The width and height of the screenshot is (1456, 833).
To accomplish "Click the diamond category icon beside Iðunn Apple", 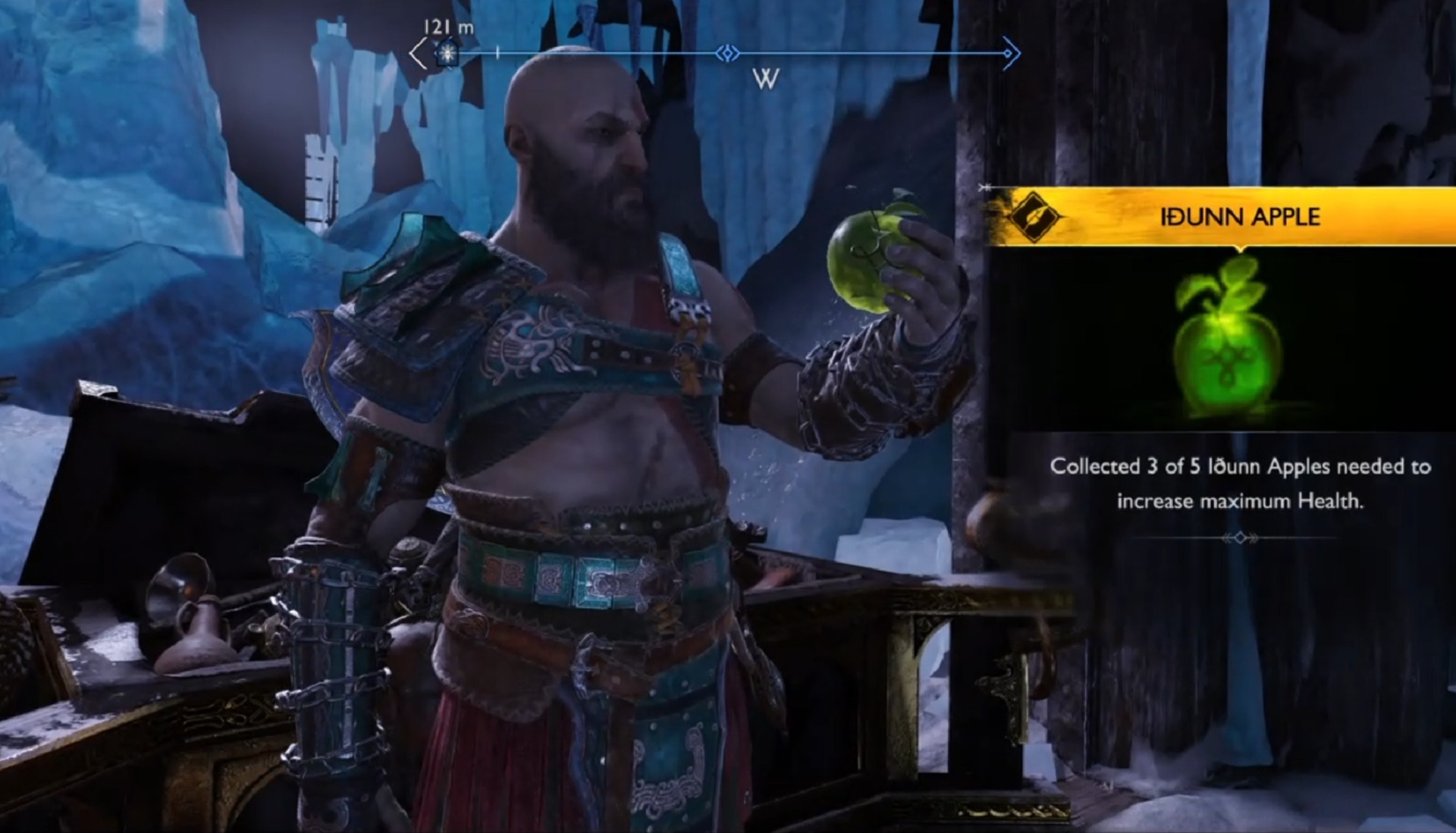I will pos(1034,217).
